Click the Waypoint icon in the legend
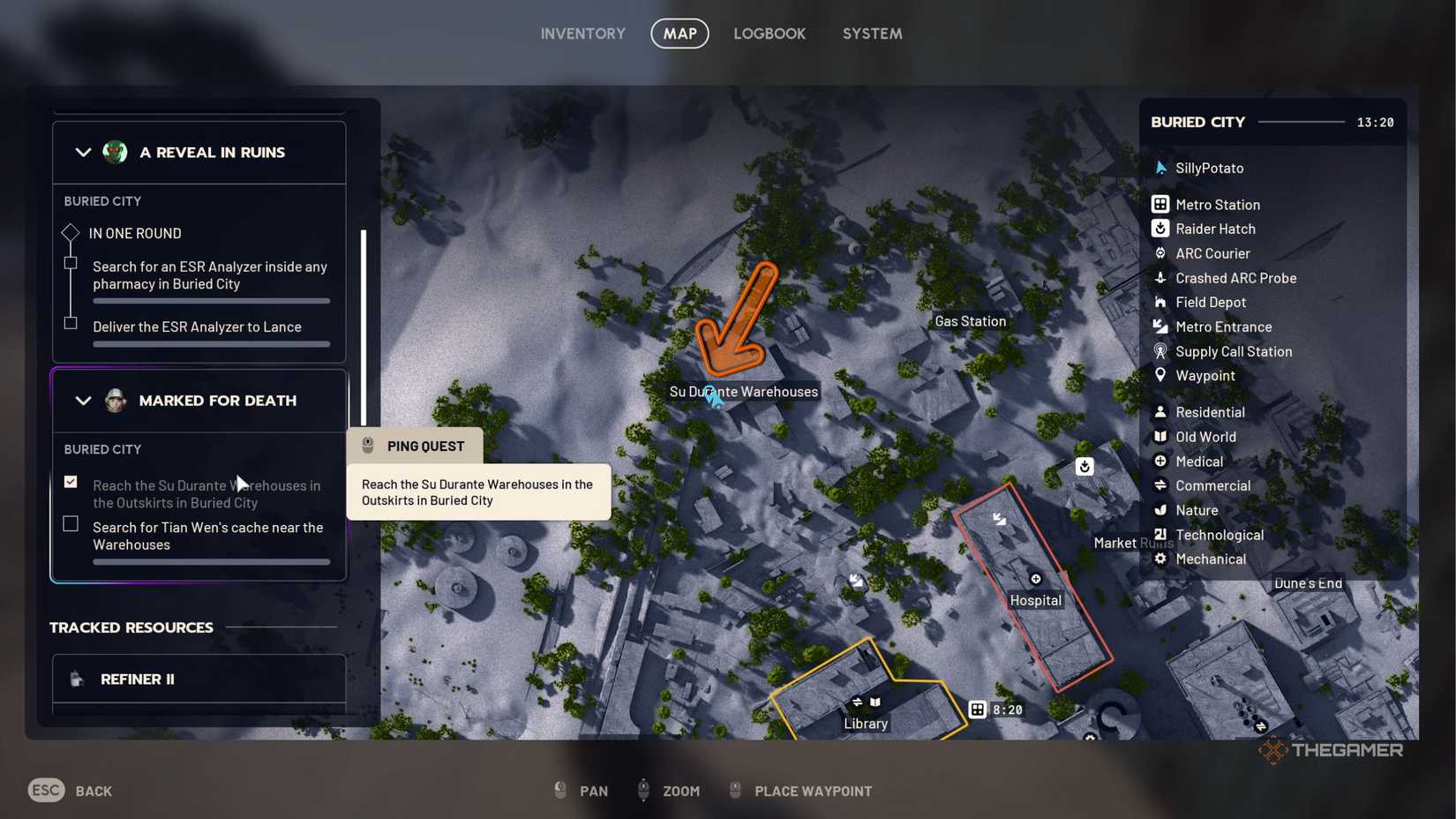Viewport: 1456px width, 819px height. click(x=1161, y=375)
